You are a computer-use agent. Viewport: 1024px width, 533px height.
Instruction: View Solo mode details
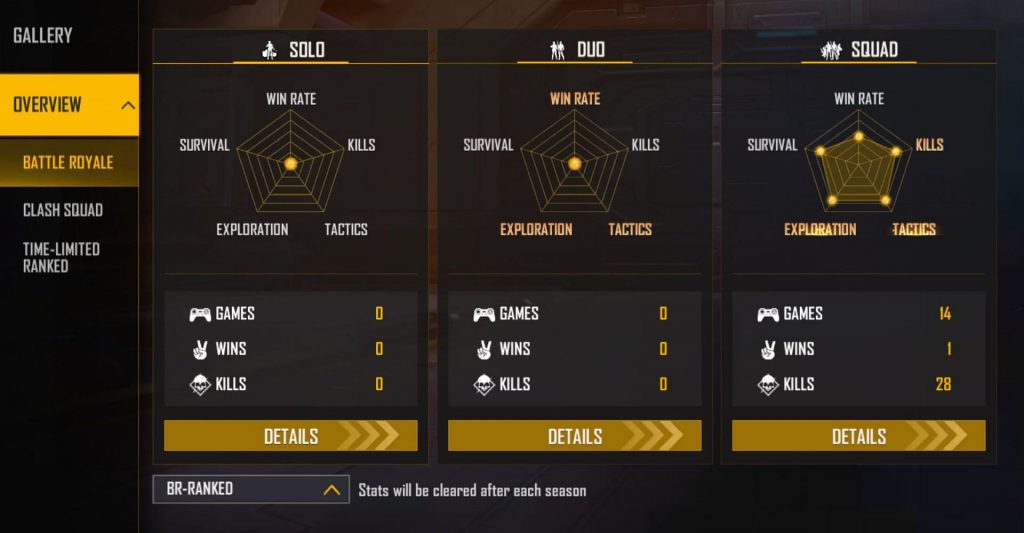[291, 436]
